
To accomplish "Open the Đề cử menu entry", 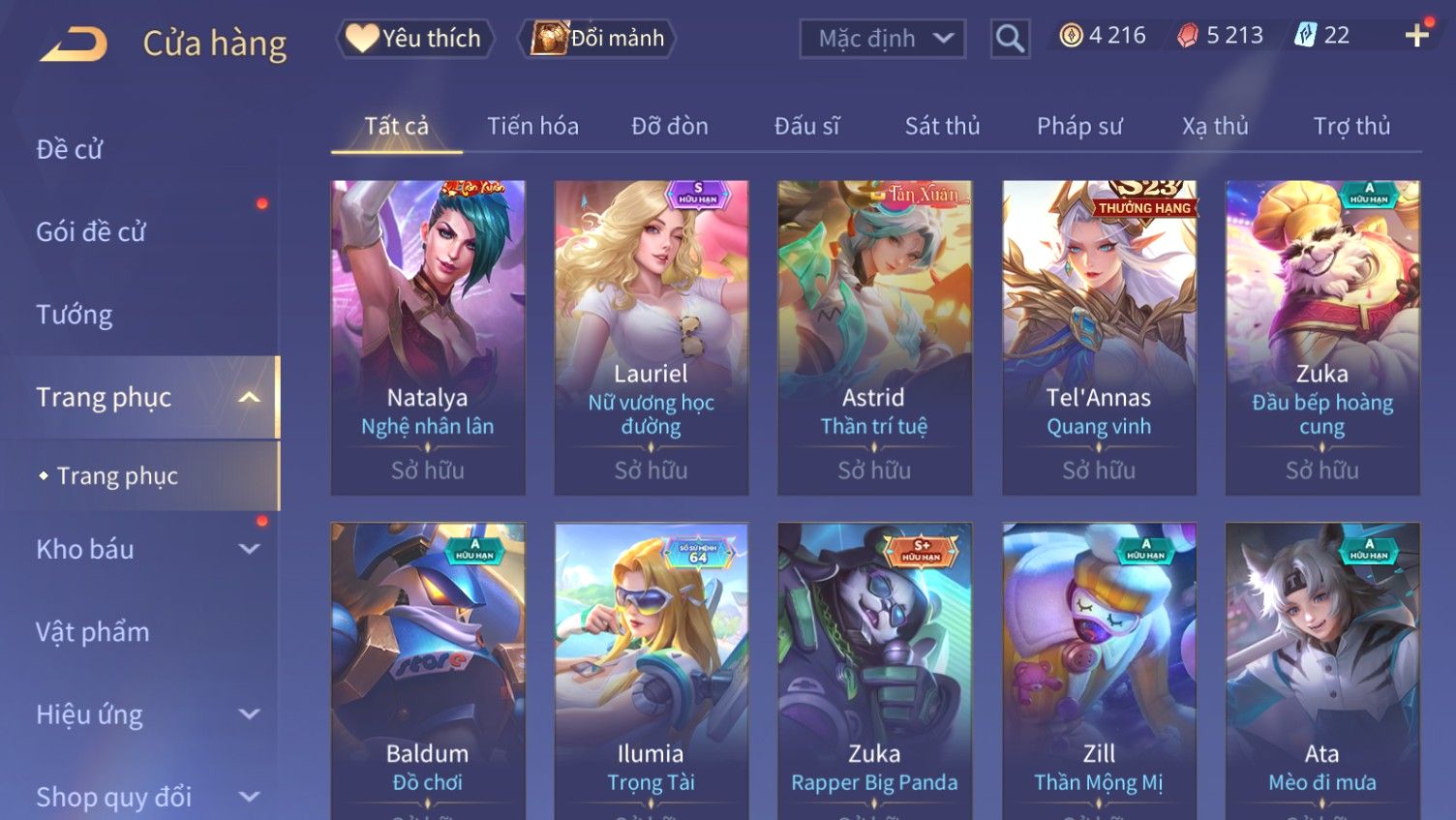I will pyautogui.click(x=70, y=149).
